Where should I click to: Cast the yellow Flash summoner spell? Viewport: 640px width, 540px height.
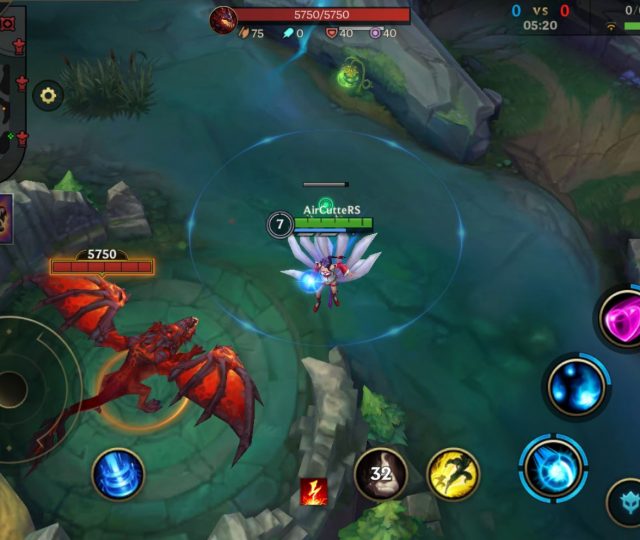point(453,474)
